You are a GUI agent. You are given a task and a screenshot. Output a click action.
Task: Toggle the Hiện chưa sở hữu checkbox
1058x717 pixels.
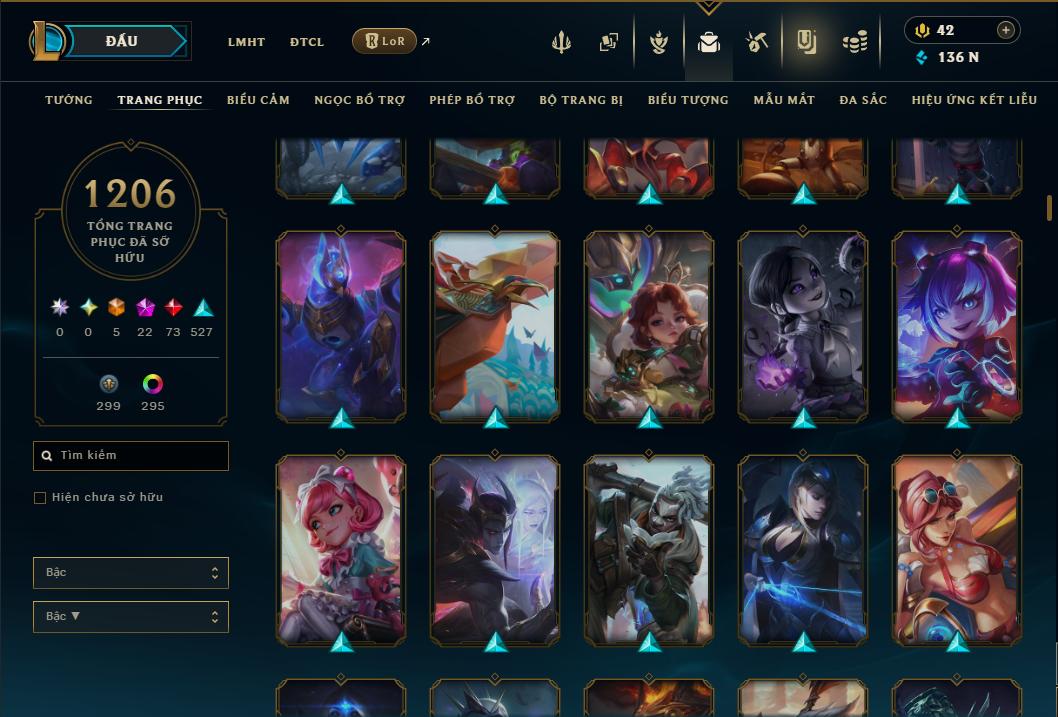tap(40, 498)
